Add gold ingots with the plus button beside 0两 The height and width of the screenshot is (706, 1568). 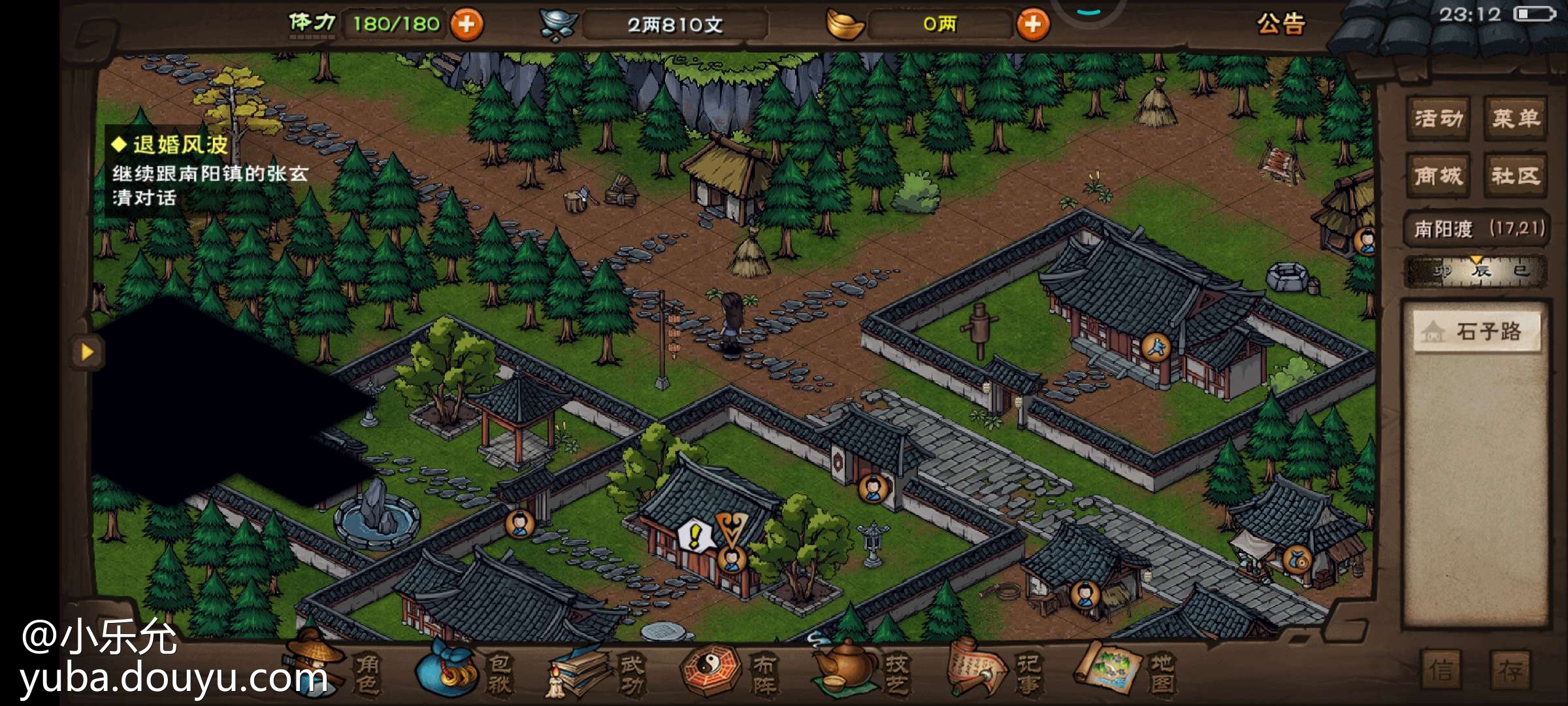click(x=1032, y=25)
